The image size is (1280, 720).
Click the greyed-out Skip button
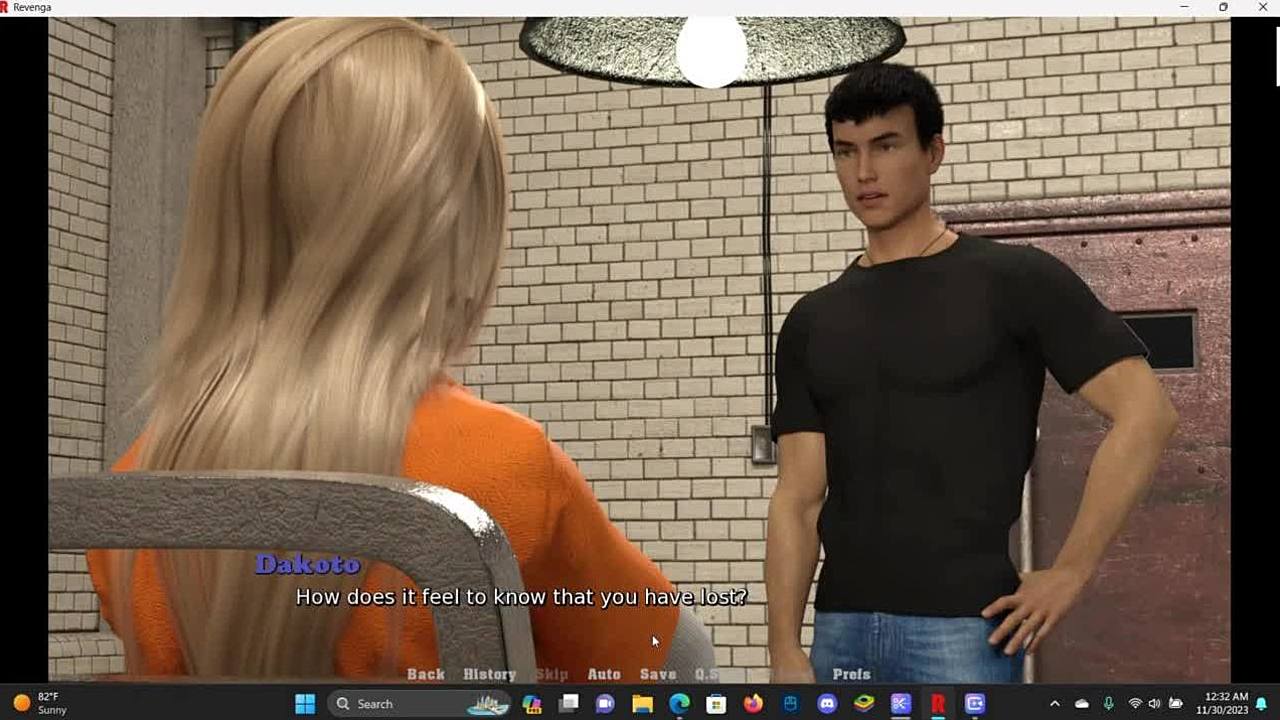click(551, 674)
